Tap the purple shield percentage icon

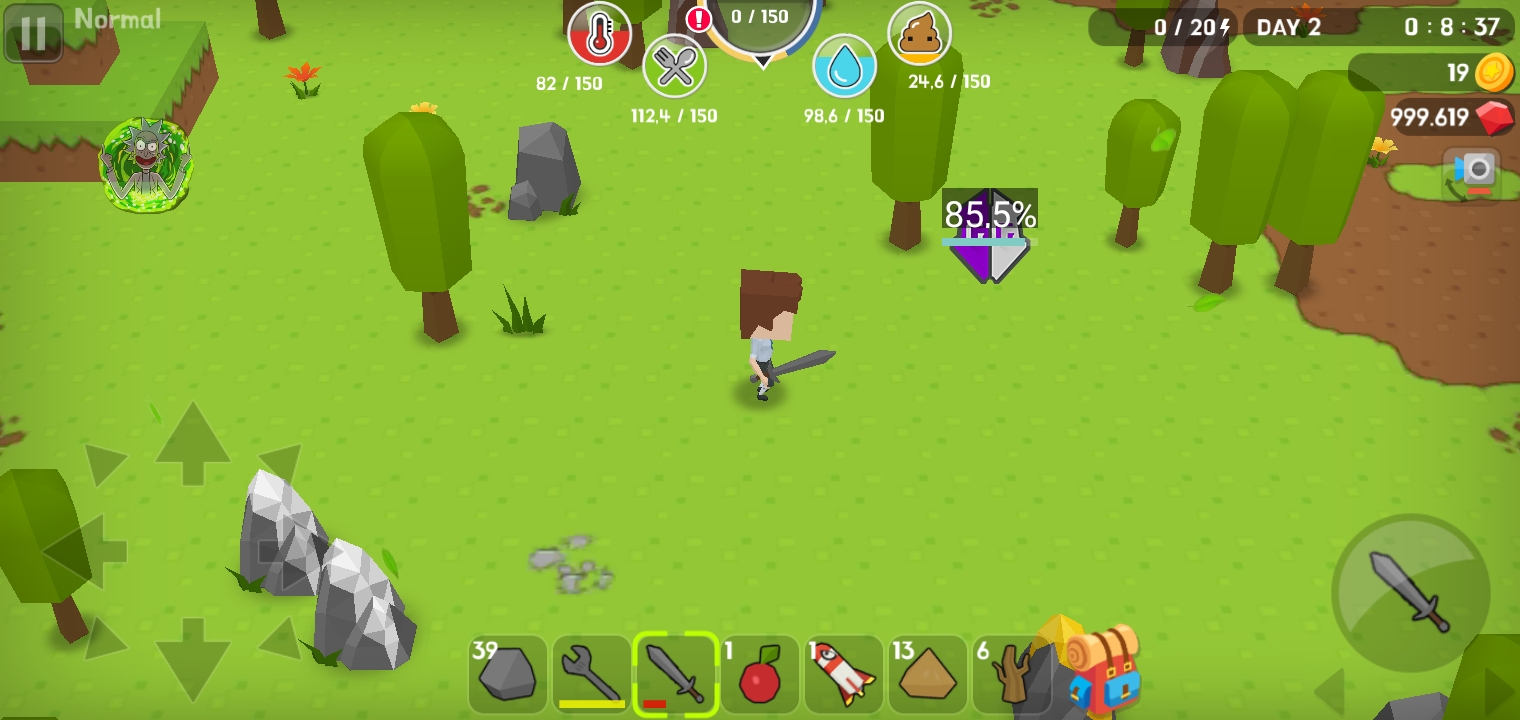[x=989, y=236]
